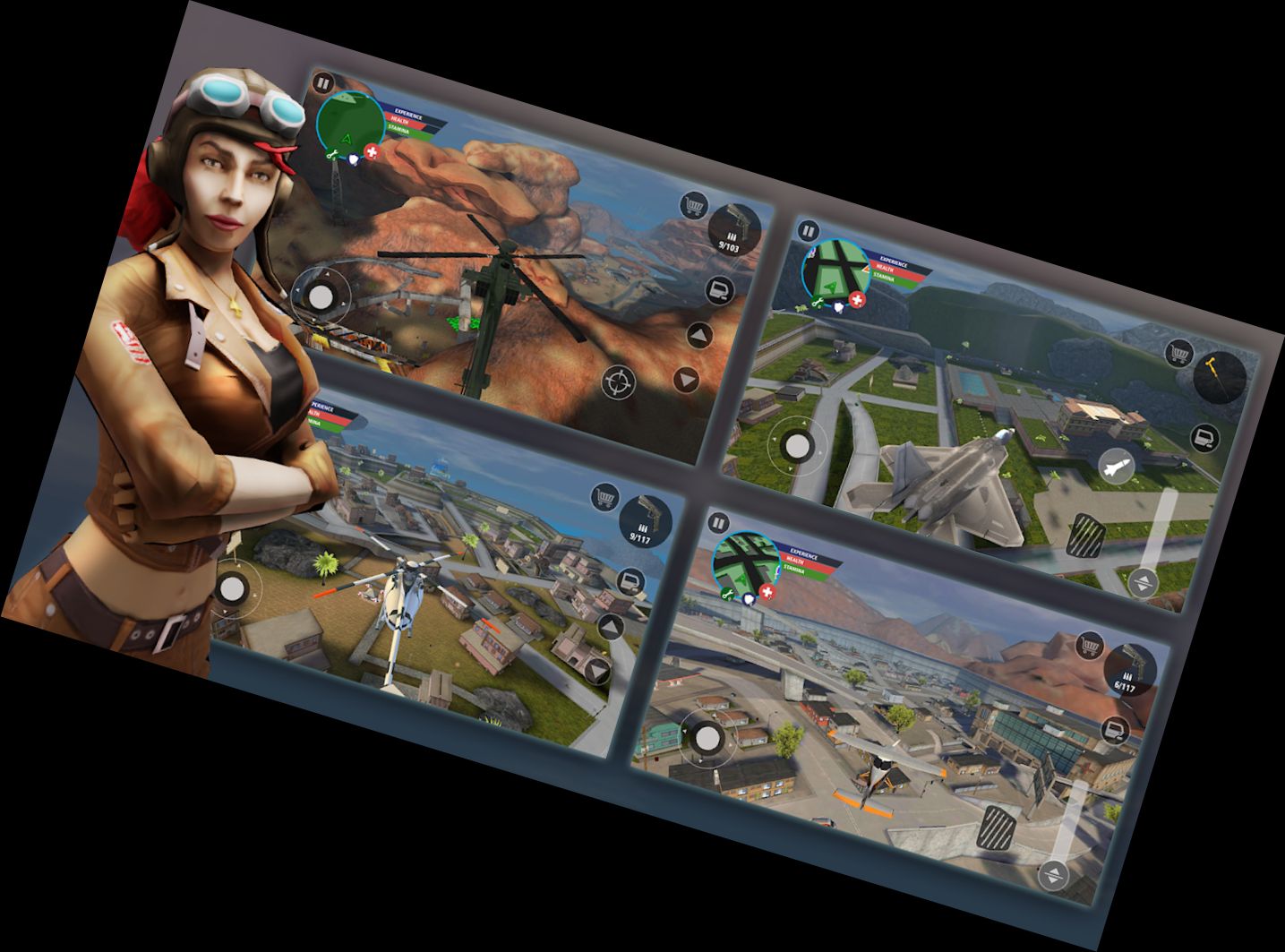The height and width of the screenshot is (952, 1285).
Task: Tap the ascend arrow in the army helicopter screenshot
Action: coord(699,337)
